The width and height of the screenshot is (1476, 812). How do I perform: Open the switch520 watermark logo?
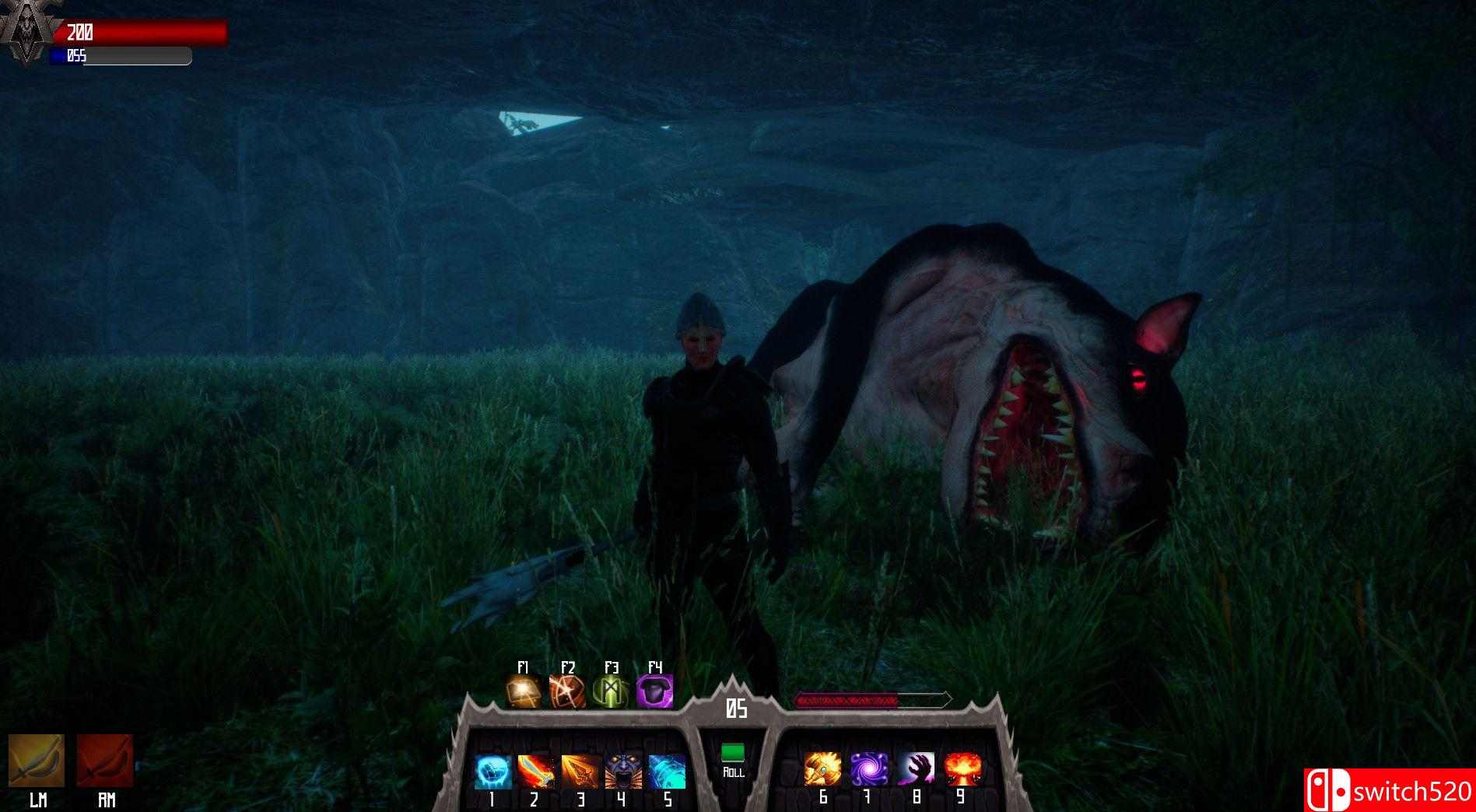(x=1390, y=790)
